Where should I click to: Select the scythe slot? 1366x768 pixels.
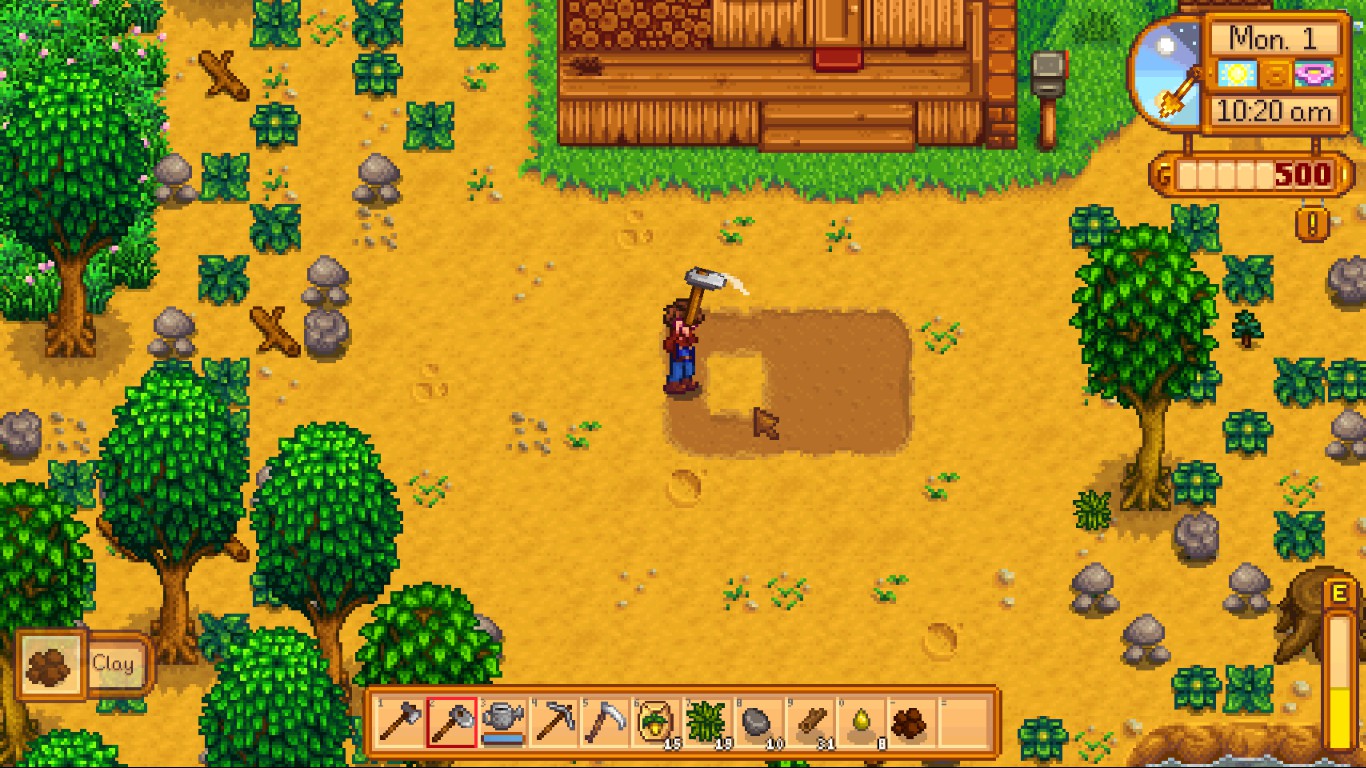[605, 722]
